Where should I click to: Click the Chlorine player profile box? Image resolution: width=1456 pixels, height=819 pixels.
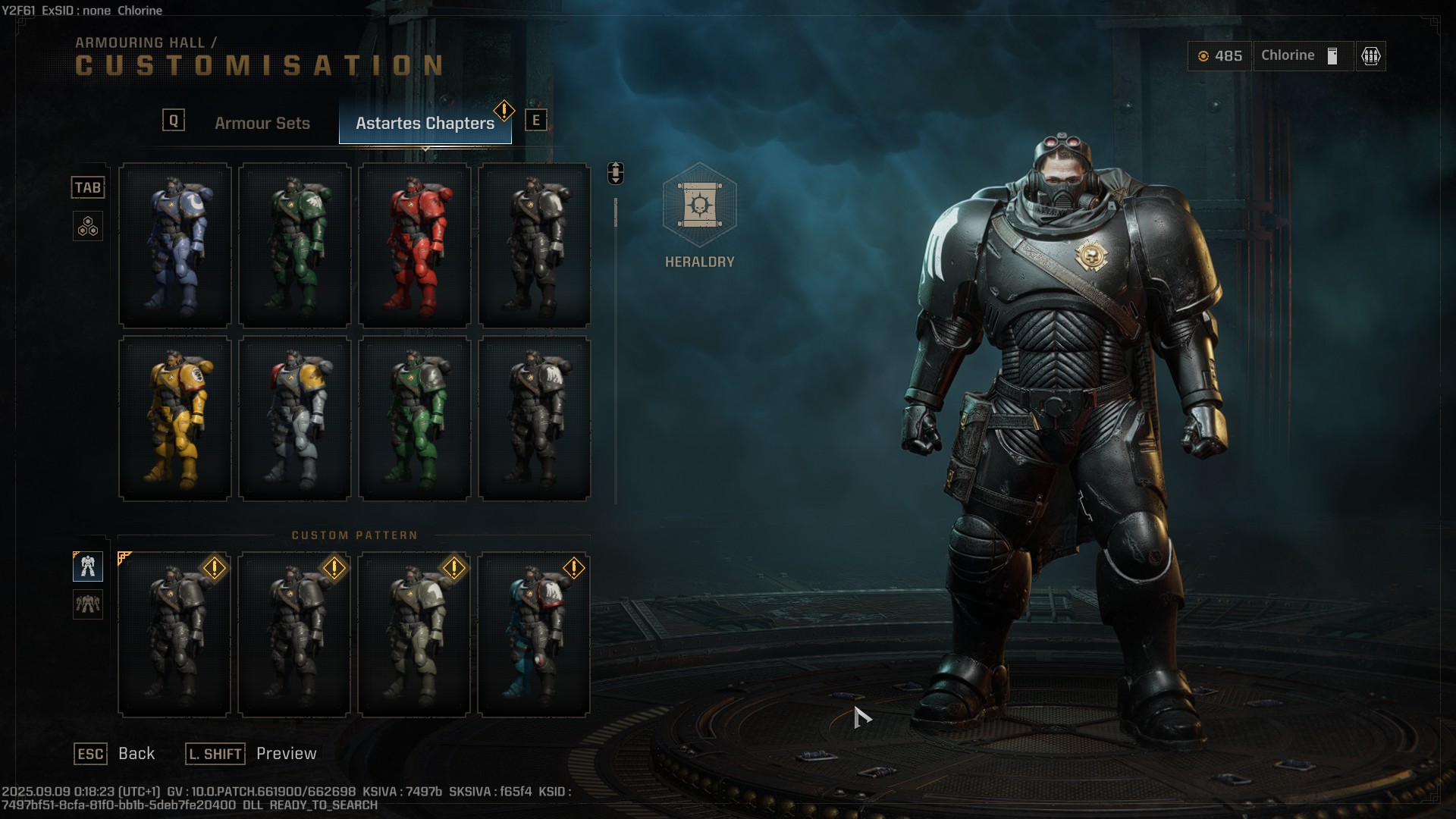pos(1302,55)
